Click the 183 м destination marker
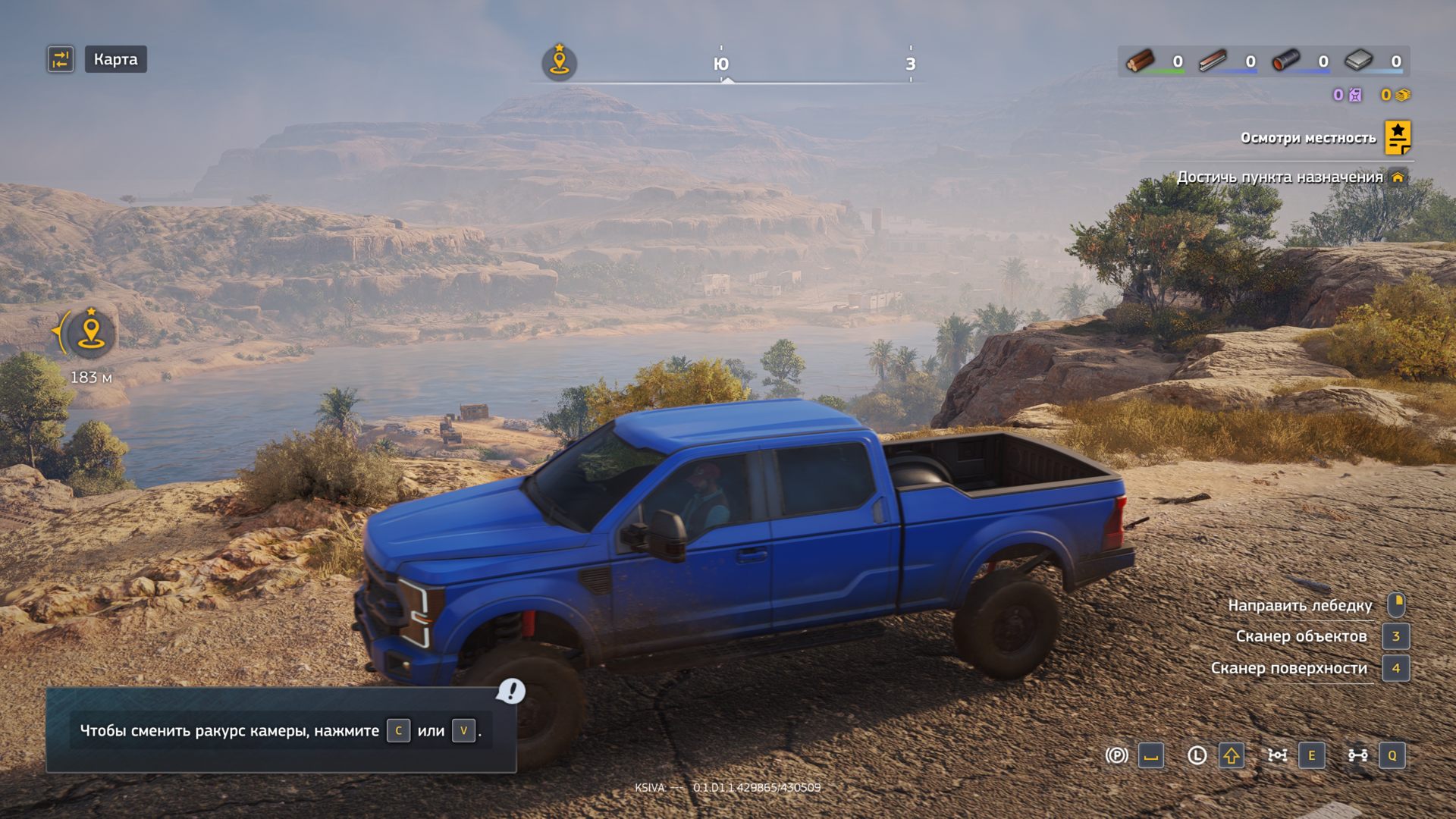The height and width of the screenshot is (819, 1456). click(91, 334)
